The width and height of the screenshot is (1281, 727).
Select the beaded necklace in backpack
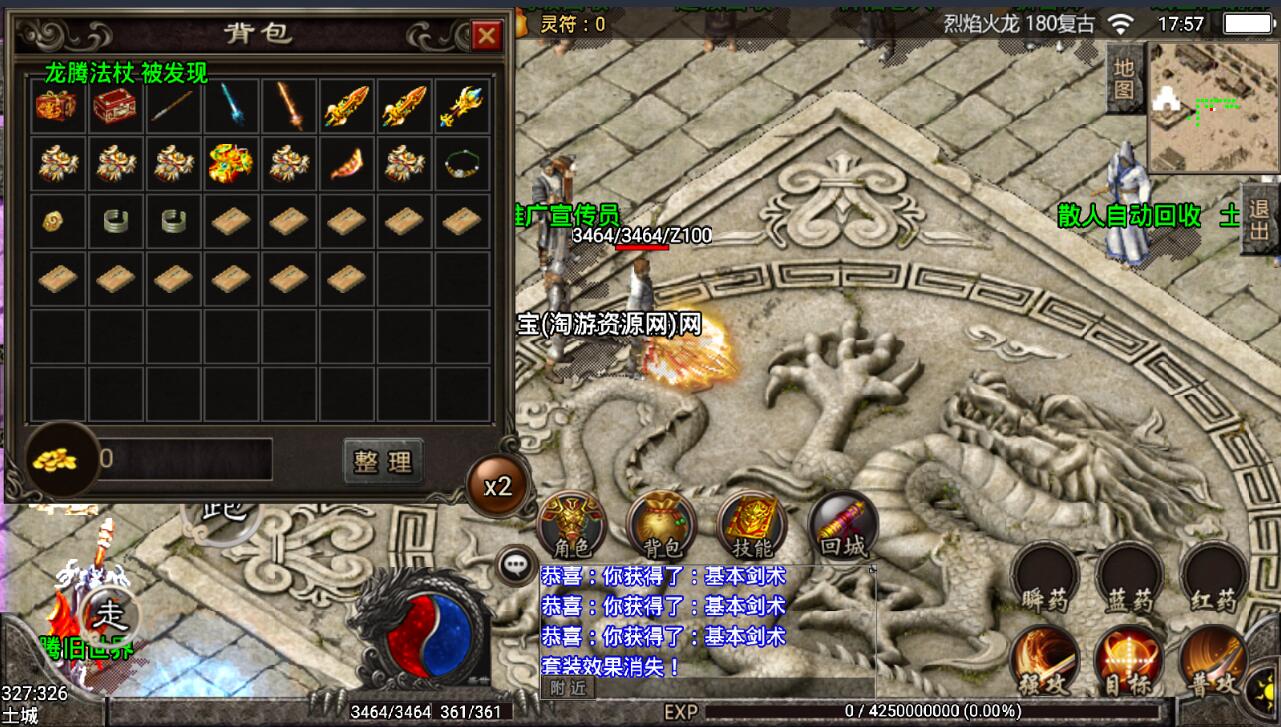coord(463,162)
